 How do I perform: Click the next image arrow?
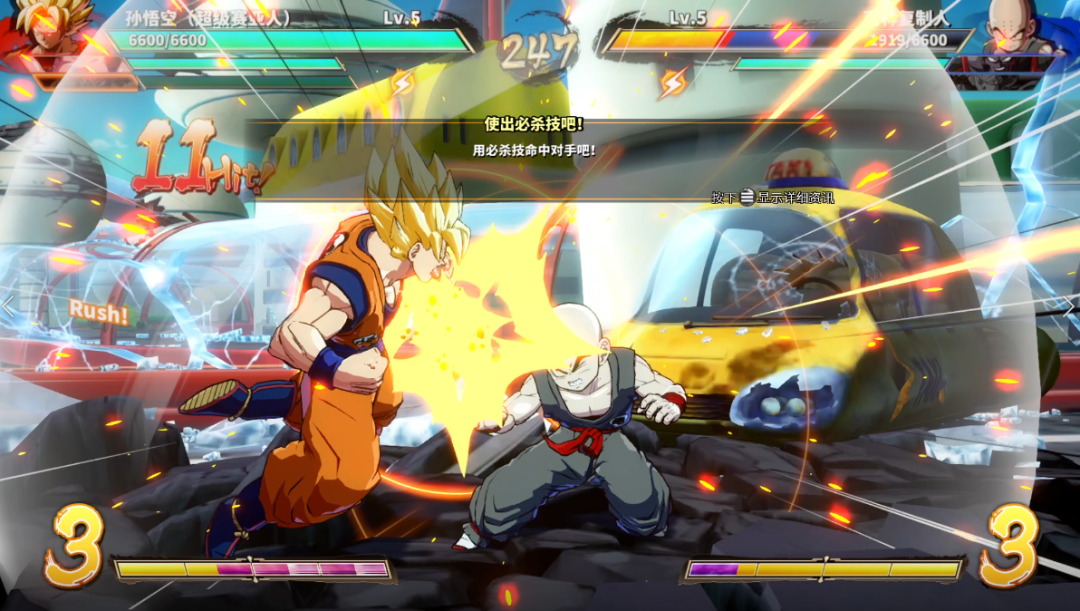[1070, 305]
